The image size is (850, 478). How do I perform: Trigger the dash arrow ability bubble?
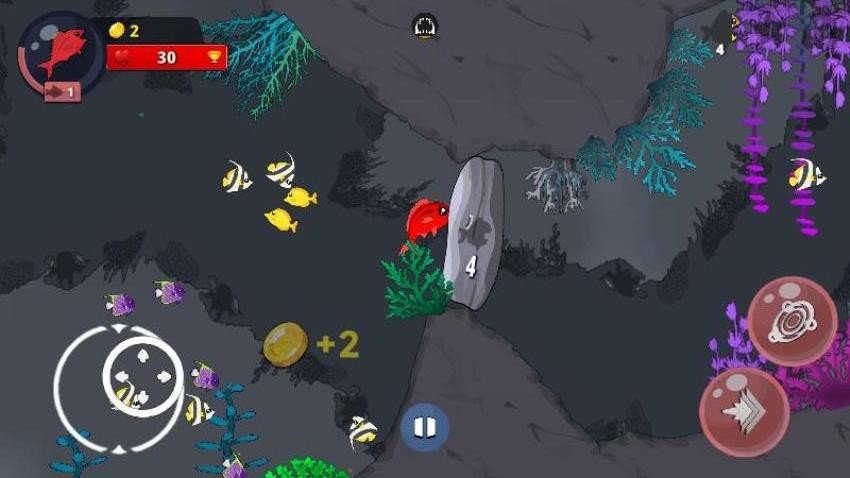click(x=744, y=411)
